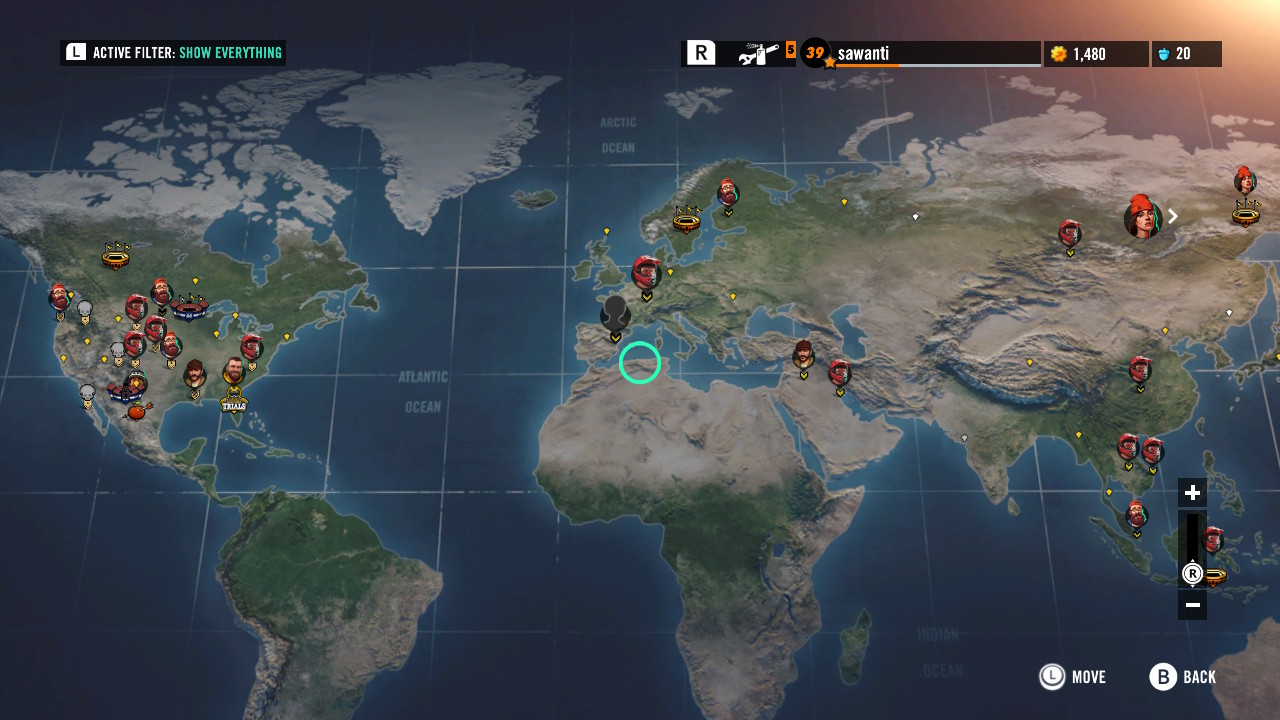Select the brown-haired bearded man marker in Turkey
The image size is (1280, 720).
(803, 355)
